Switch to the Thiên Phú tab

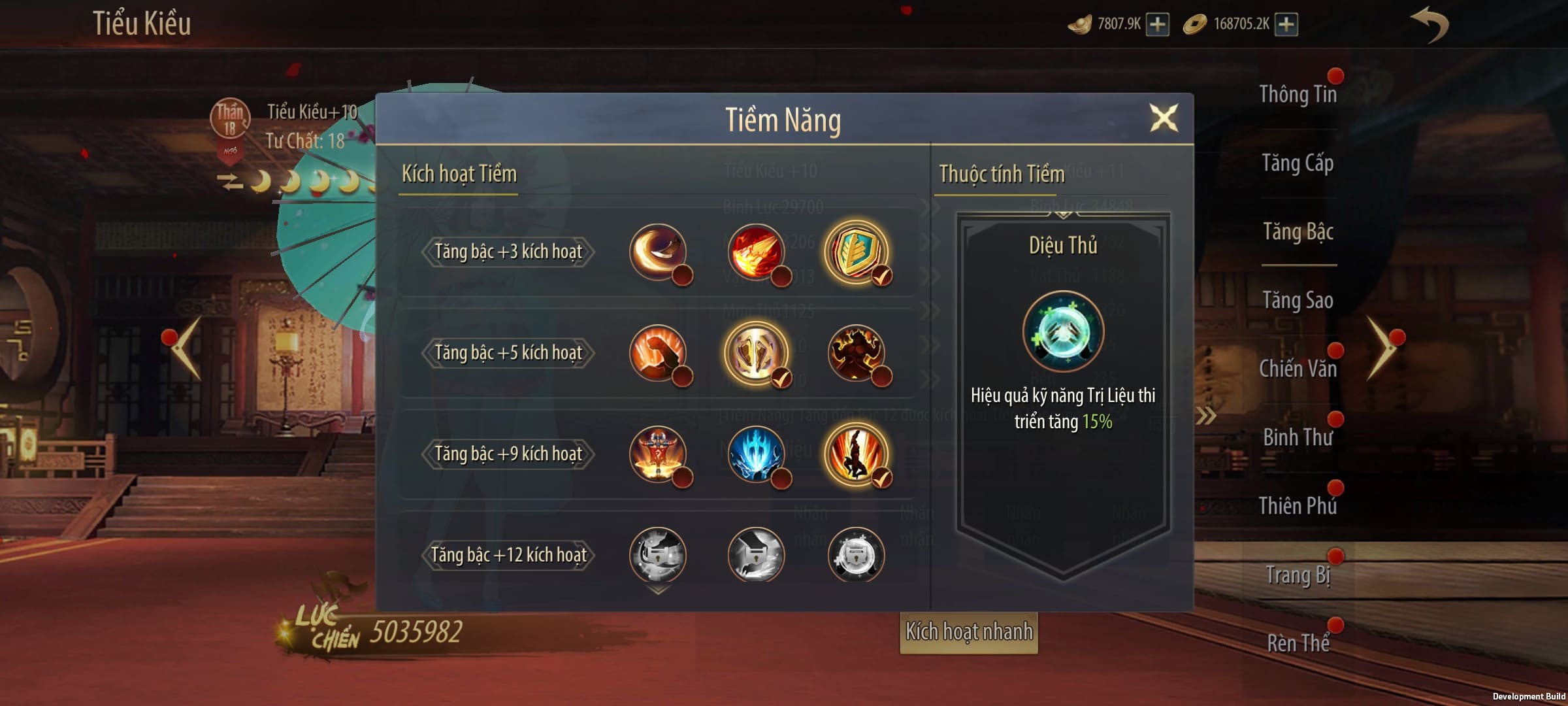pyautogui.click(x=1298, y=507)
